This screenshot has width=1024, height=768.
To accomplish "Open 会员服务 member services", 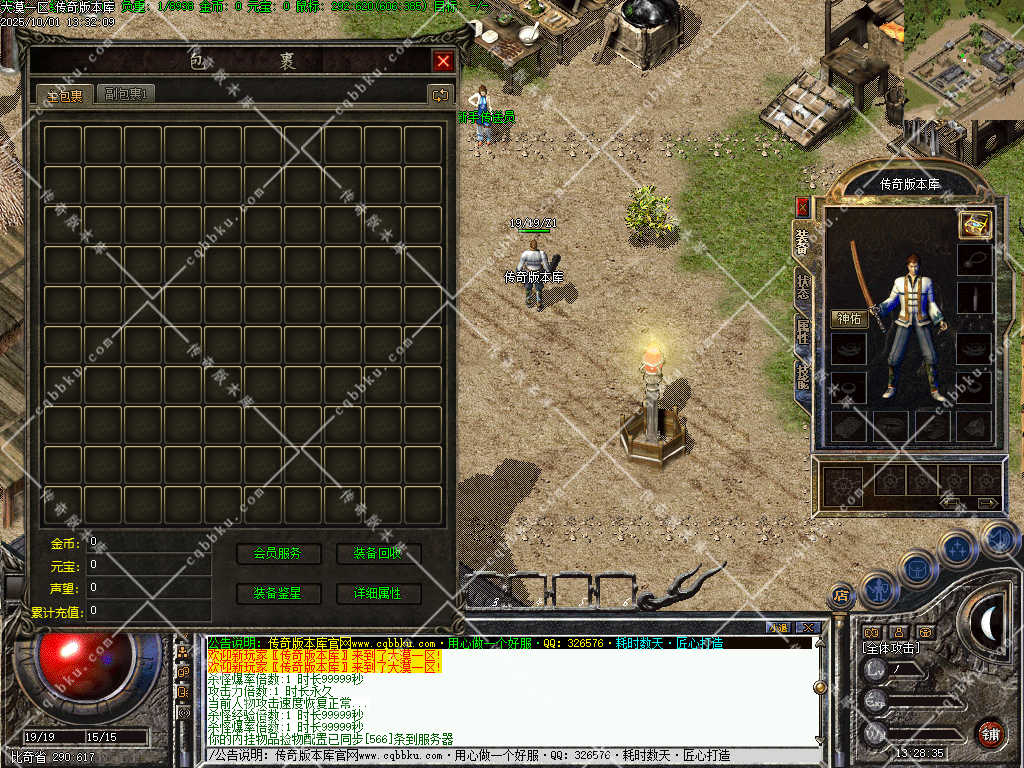I will click(x=278, y=553).
